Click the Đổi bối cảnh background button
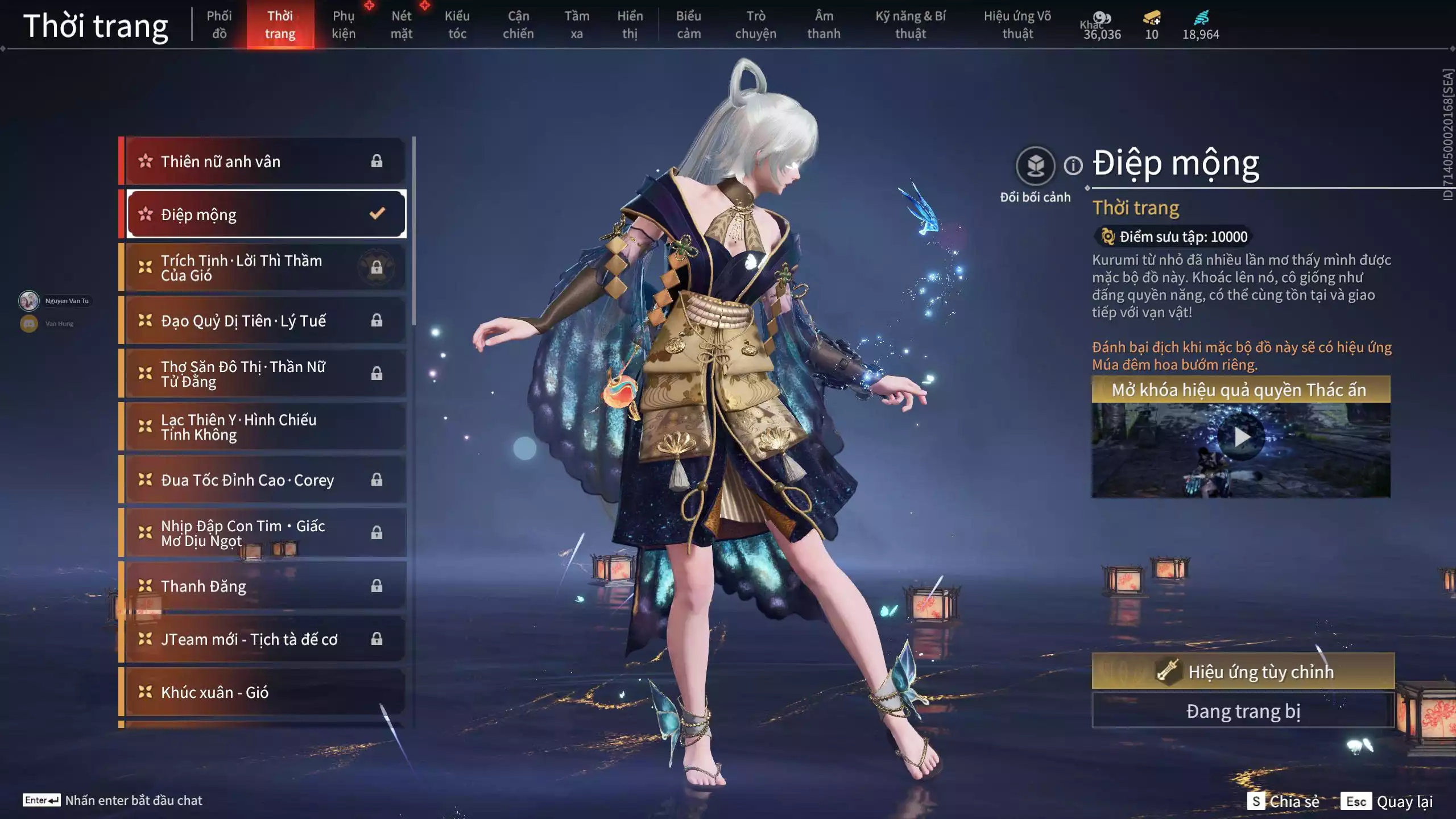 (1035, 167)
